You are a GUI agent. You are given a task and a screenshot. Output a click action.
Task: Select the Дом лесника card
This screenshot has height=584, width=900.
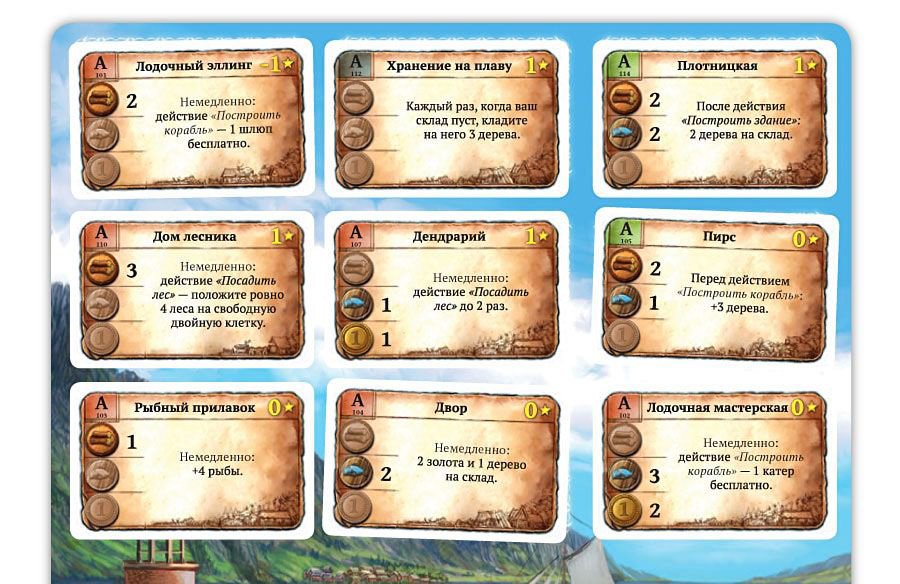(190, 290)
